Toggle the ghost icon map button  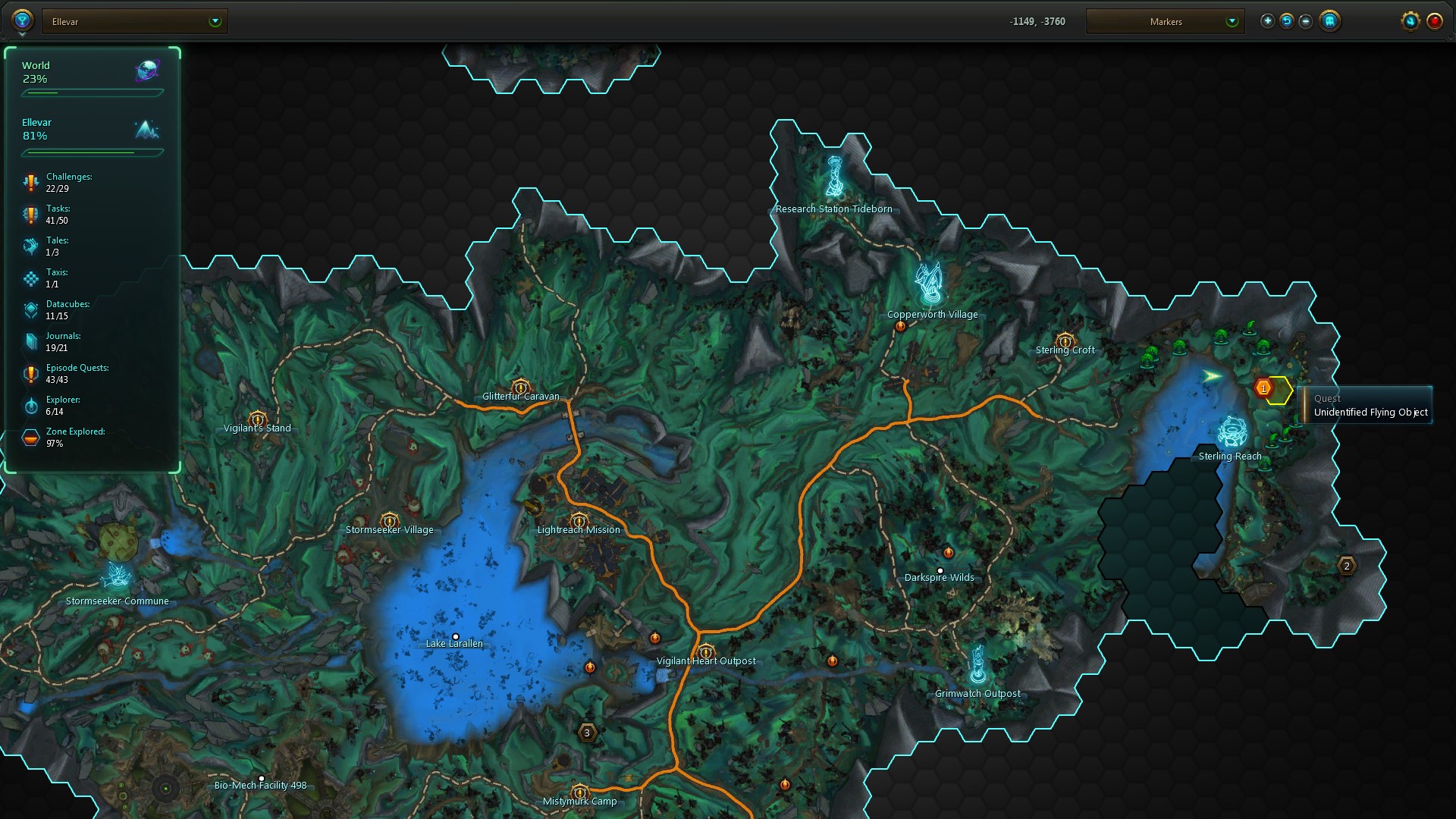(x=1329, y=21)
